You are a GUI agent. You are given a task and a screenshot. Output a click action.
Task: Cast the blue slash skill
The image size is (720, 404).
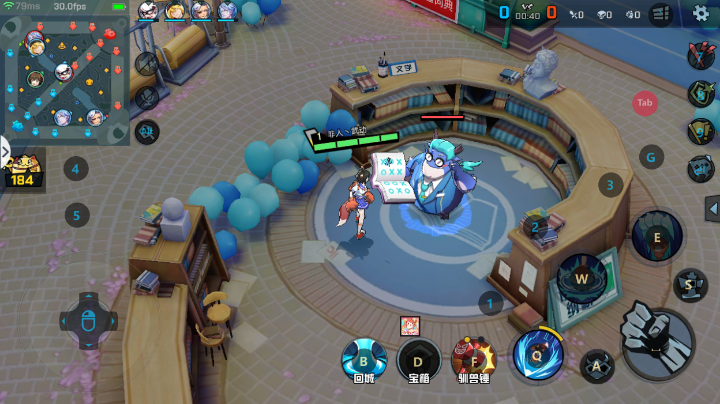tap(536, 352)
